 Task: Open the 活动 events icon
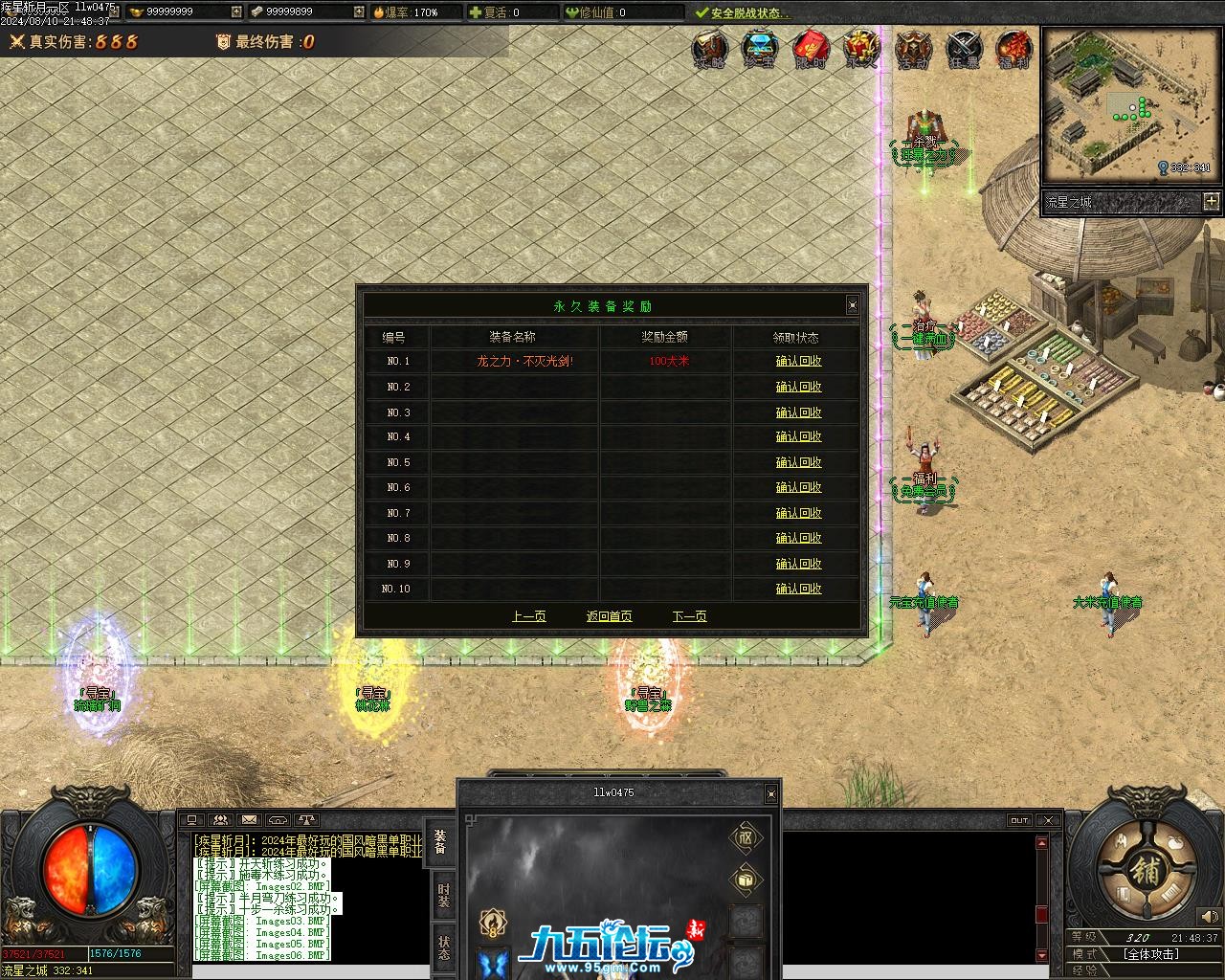(x=912, y=49)
